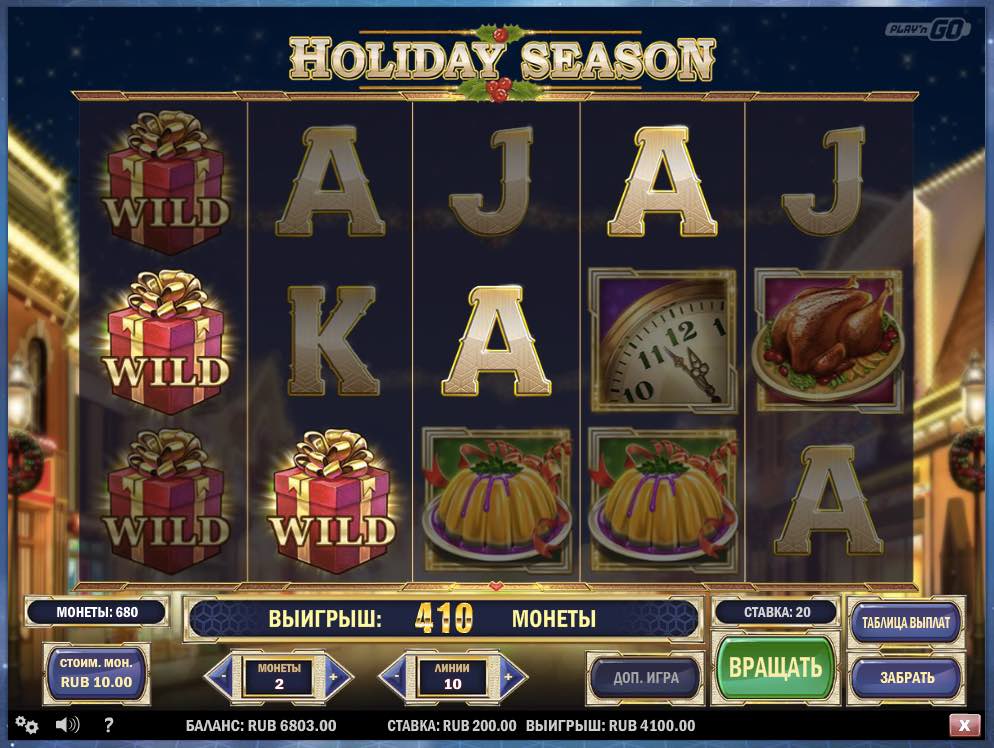
Task: Show help with the question mark icon
Action: (108, 725)
